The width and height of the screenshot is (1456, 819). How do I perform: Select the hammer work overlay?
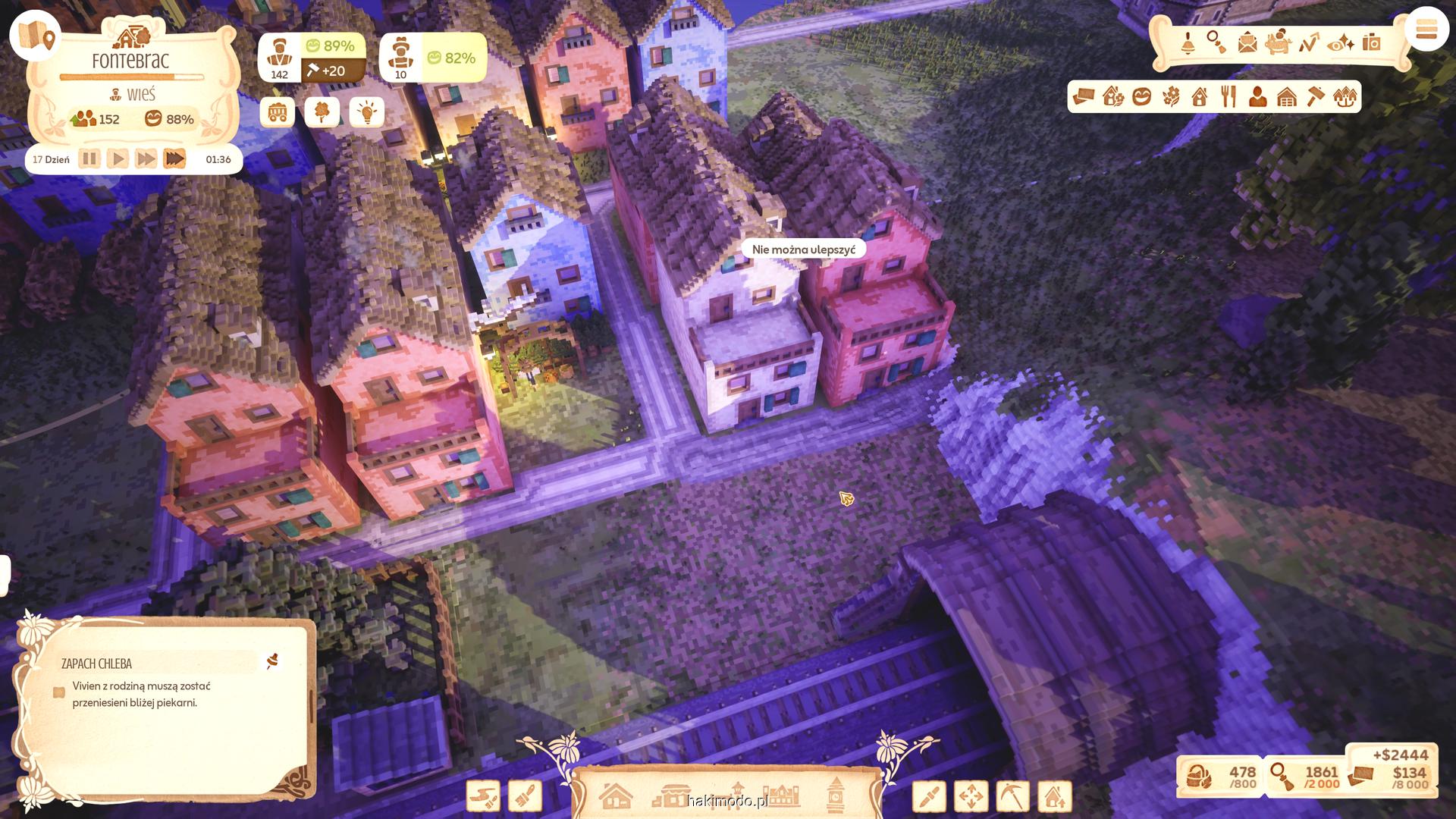tap(1316, 97)
